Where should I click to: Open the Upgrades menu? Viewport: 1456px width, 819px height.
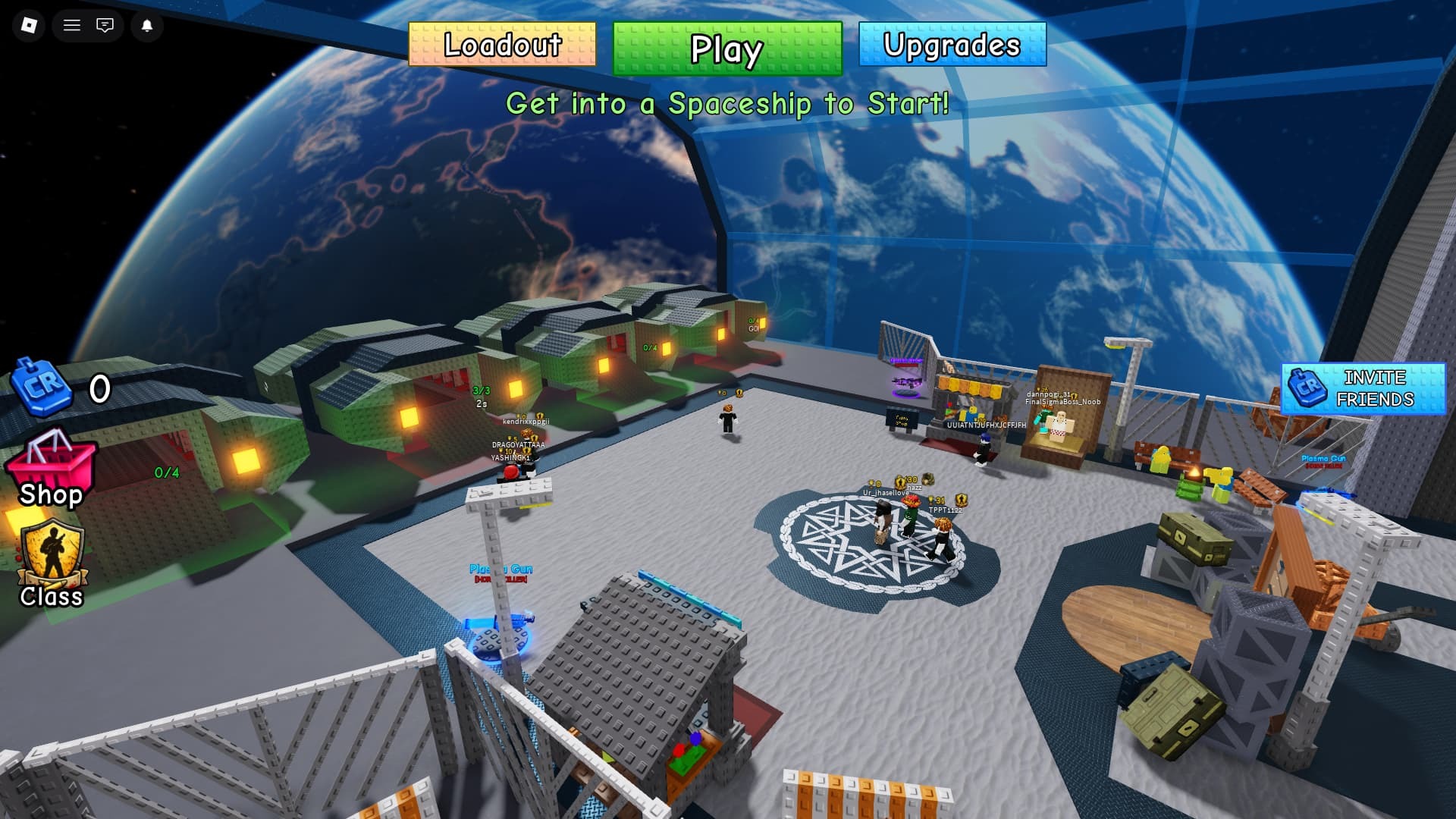(x=952, y=45)
